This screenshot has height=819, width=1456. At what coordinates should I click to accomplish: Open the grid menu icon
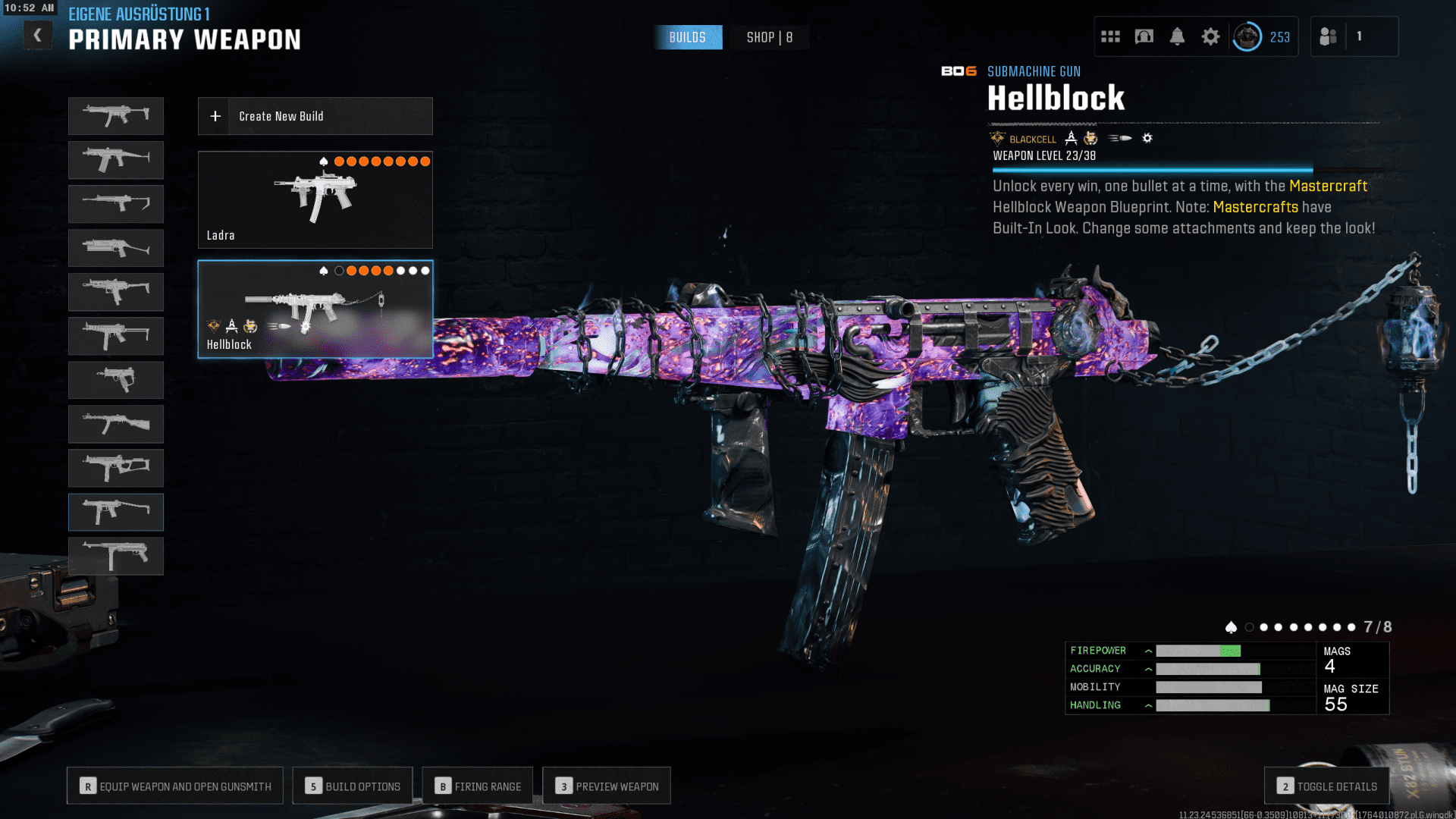coord(1110,36)
